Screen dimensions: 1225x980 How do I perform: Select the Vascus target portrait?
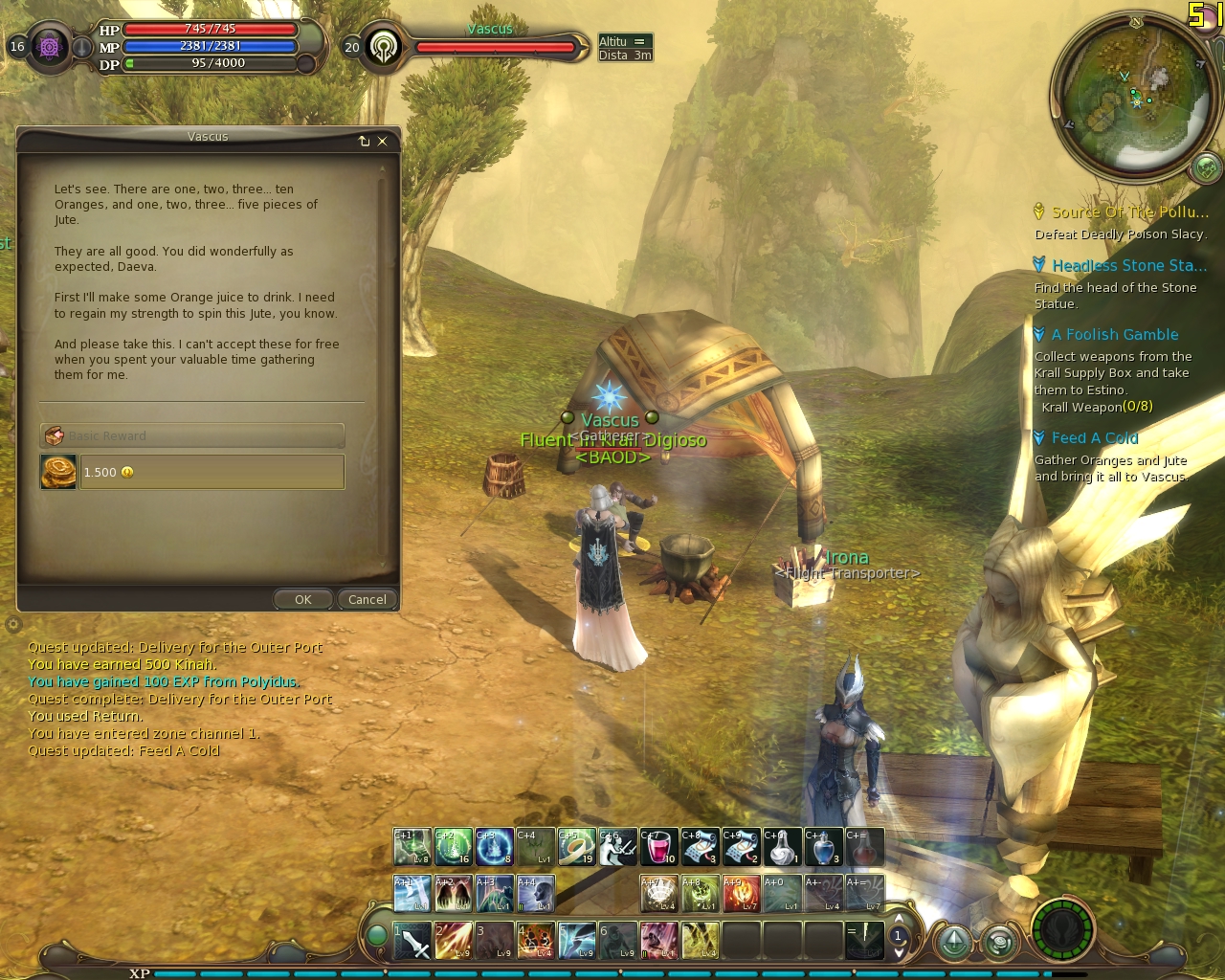(383, 48)
